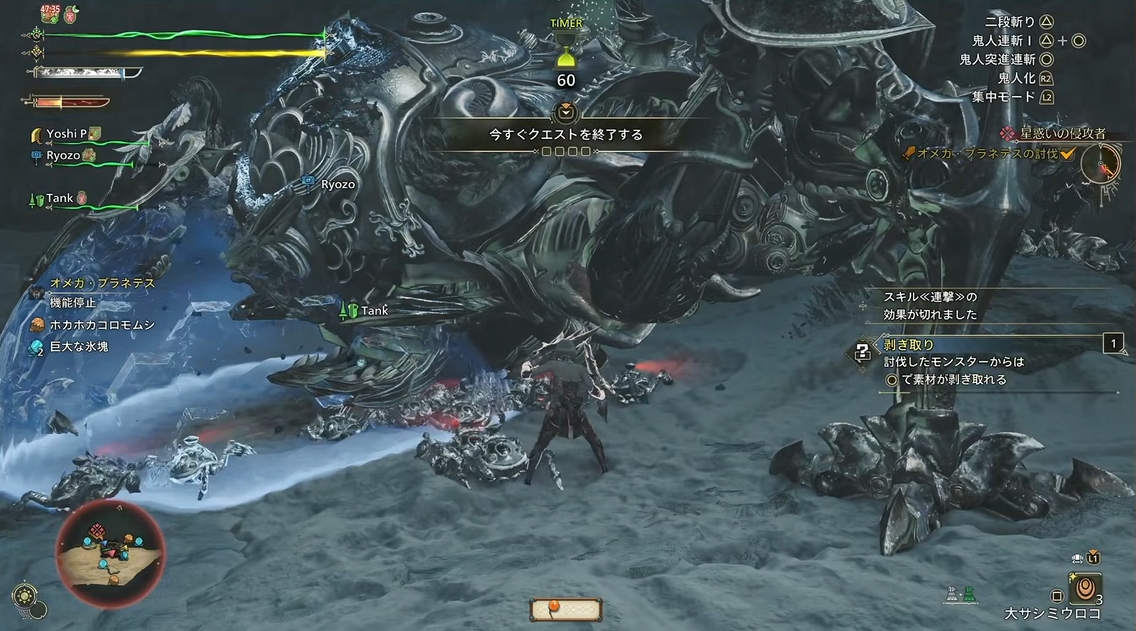Choose 今すぐクエストを終了する to end the quest
Image resolution: width=1136 pixels, height=631 pixels.
click(x=565, y=134)
